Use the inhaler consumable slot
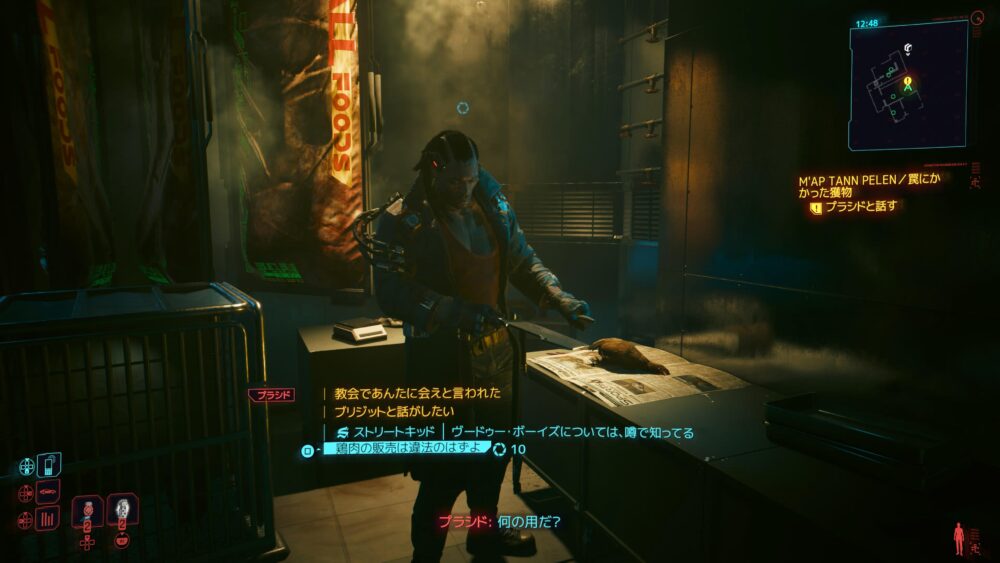Screen dimensions: 1000x563 pyautogui.click(x=87, y=511)
